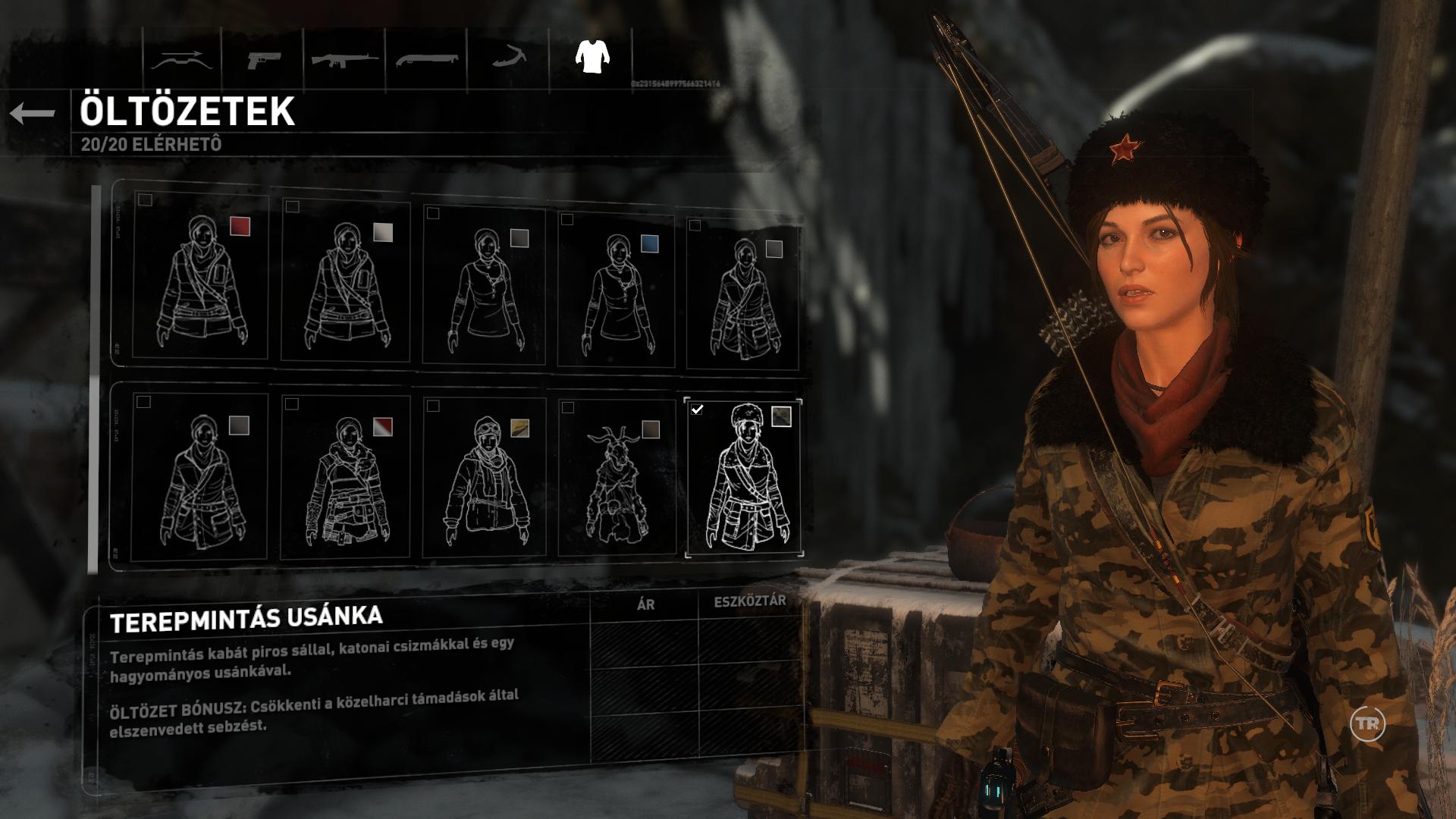Select the outfit with red-and-white swatch
The width and height of the screenshot is (1456, 819).
coord(346,478)
